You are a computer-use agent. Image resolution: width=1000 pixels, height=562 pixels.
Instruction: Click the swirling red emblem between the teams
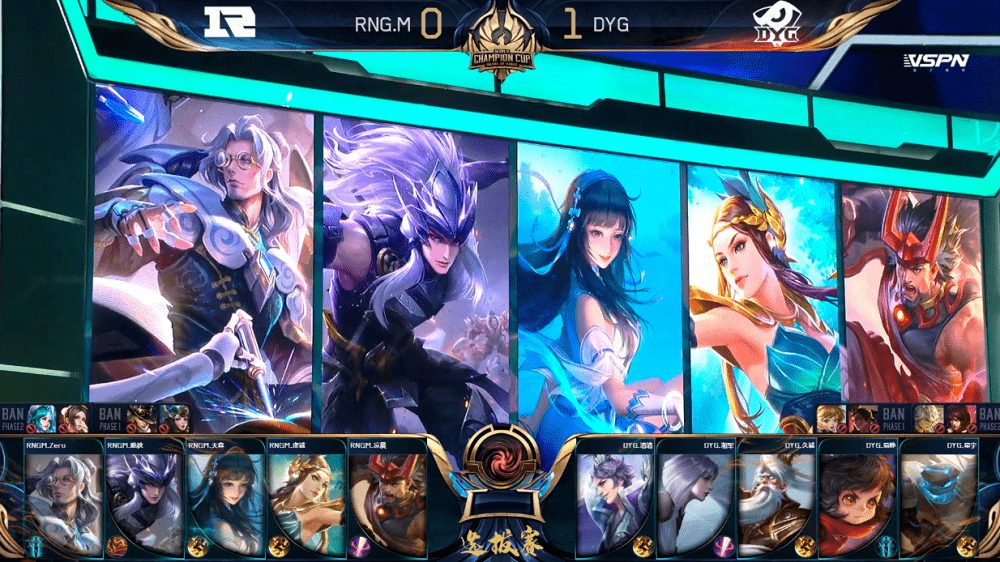coord(499,462)
